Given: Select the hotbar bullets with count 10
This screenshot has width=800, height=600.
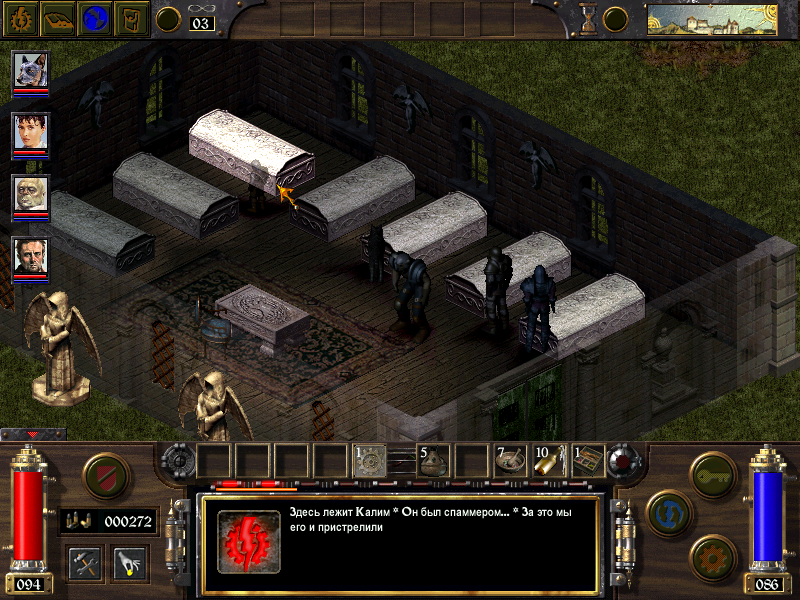Looking at the screenshot, I should pyautogui.click(x=549, y=461).
